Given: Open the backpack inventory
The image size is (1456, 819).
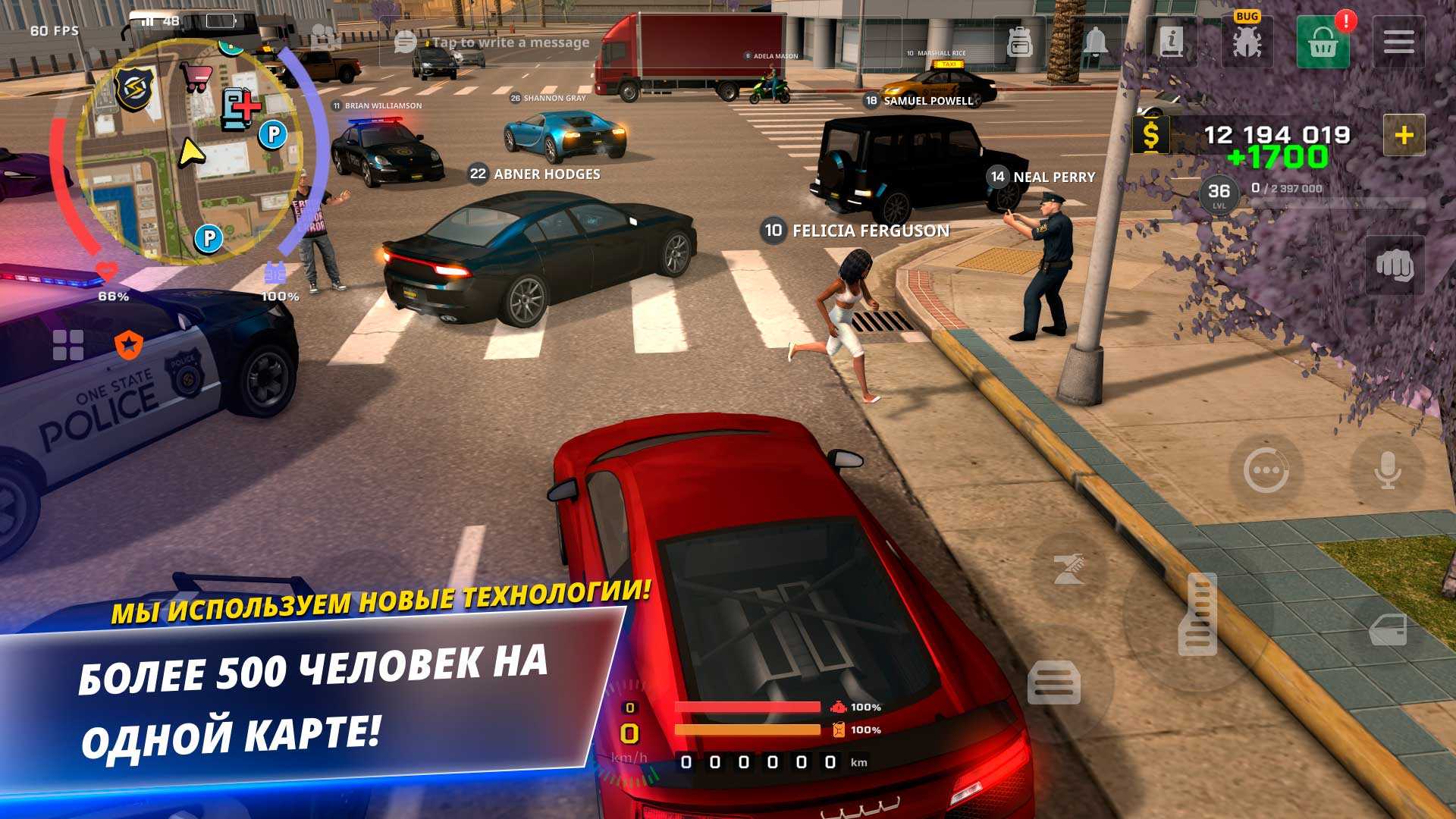Looking at the screenshot, I should 1020,42.
